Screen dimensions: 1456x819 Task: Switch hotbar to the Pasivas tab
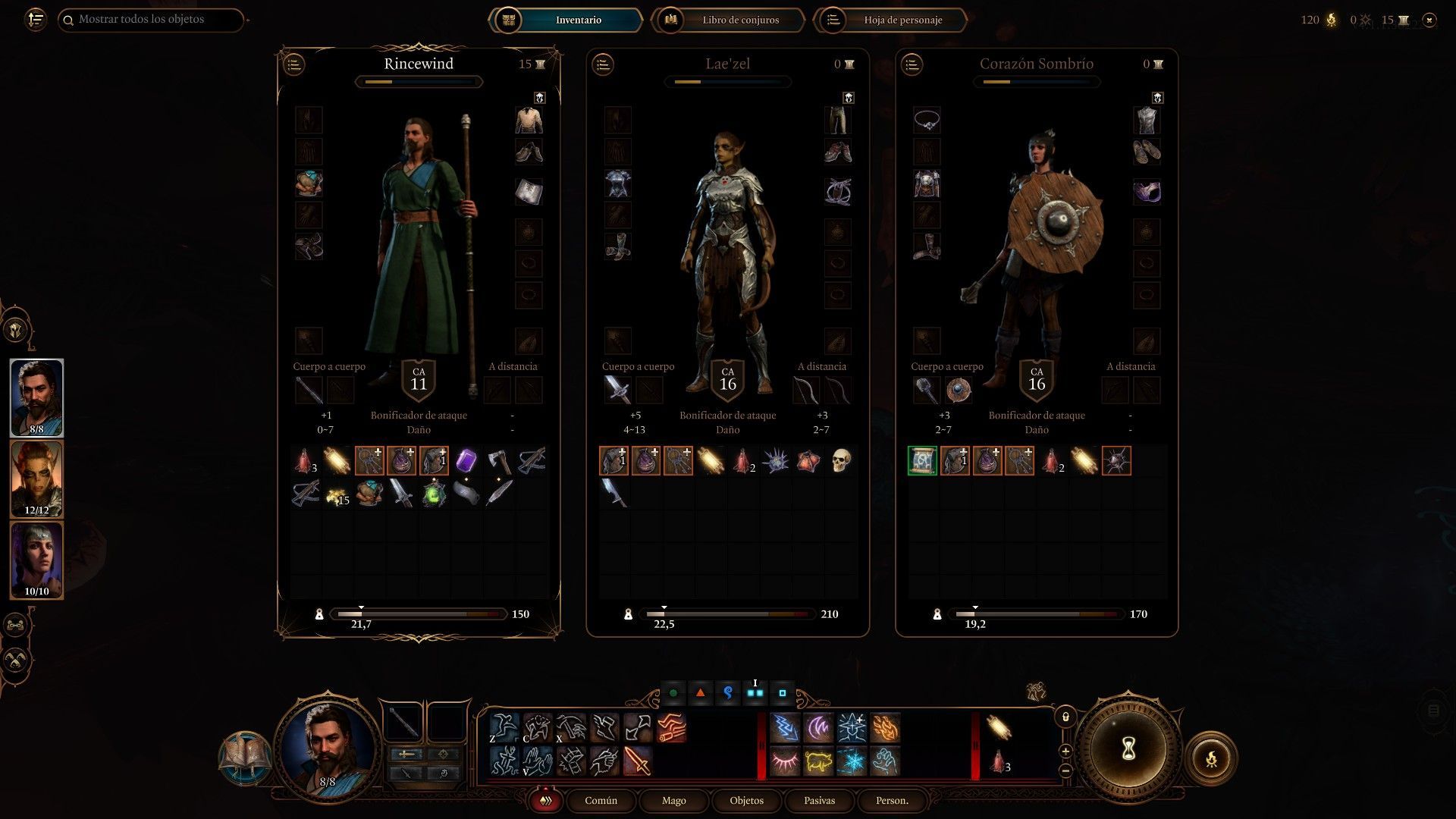tap(819, 800)
